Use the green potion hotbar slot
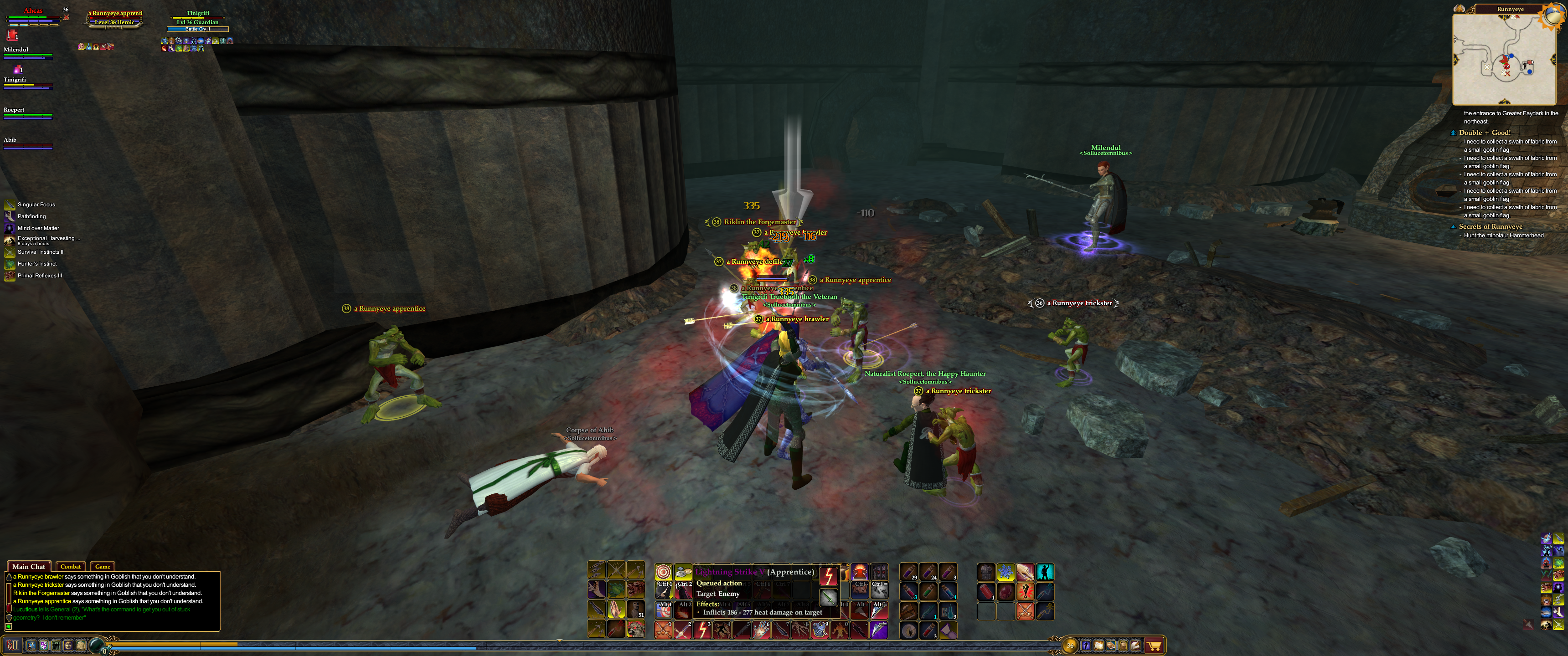Viewport: 1568px width, 656px height. (928, 591)
